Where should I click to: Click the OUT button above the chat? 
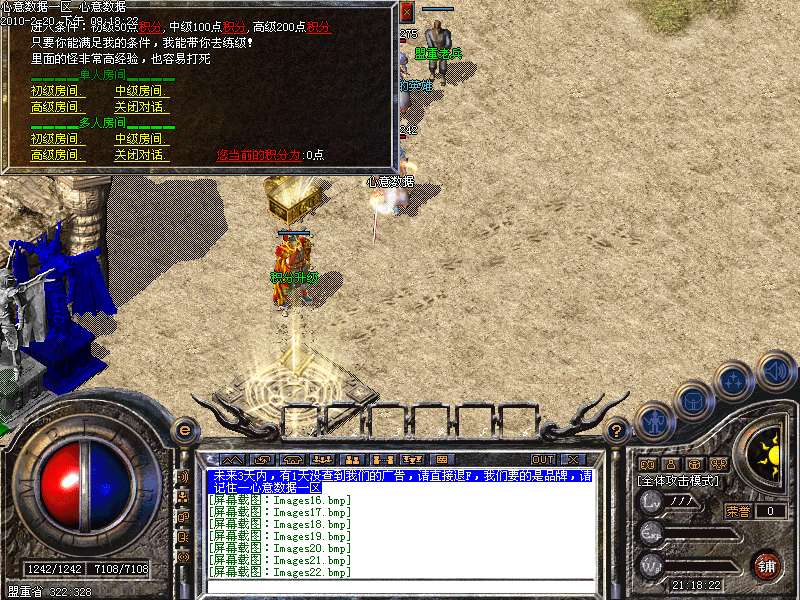click(x=543, y=459)
